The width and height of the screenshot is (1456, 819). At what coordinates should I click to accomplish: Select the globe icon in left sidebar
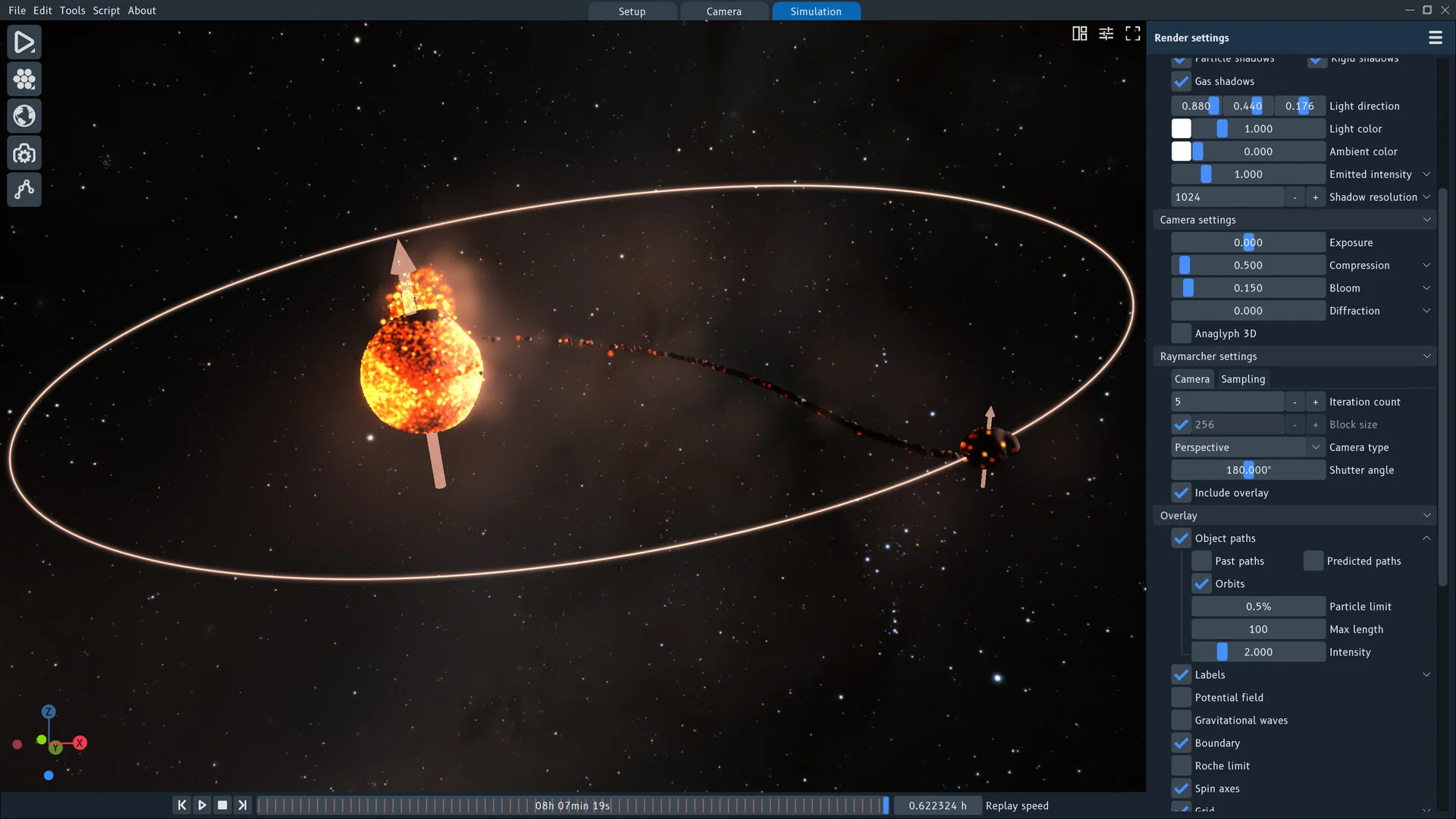[24, 116]
